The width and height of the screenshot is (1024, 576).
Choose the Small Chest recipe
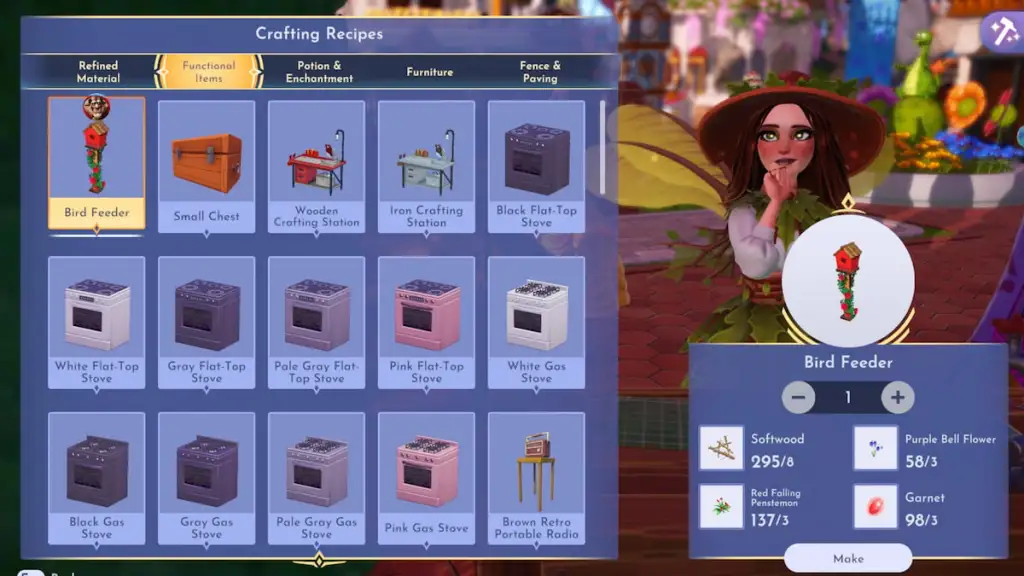pyautogui.click(x=207, y=166)
